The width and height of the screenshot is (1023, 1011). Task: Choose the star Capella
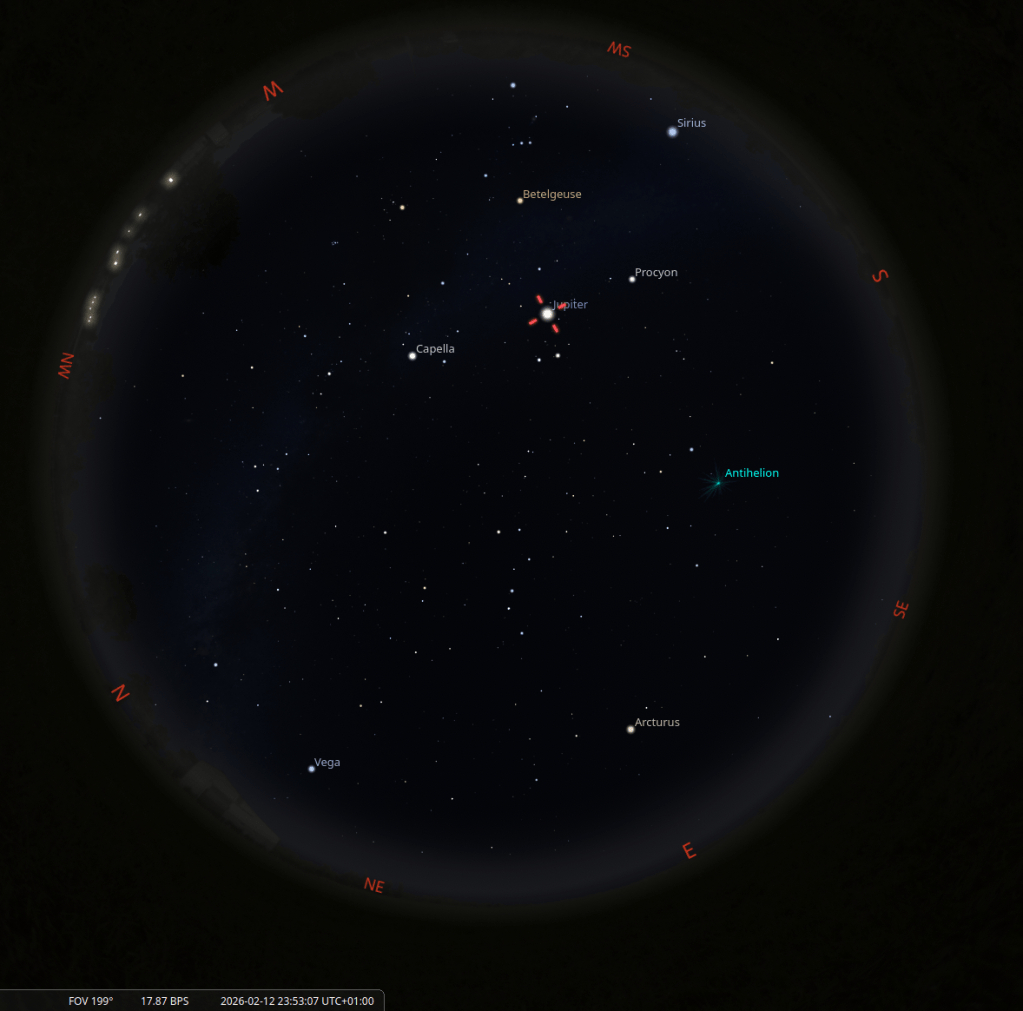point(412,355)
